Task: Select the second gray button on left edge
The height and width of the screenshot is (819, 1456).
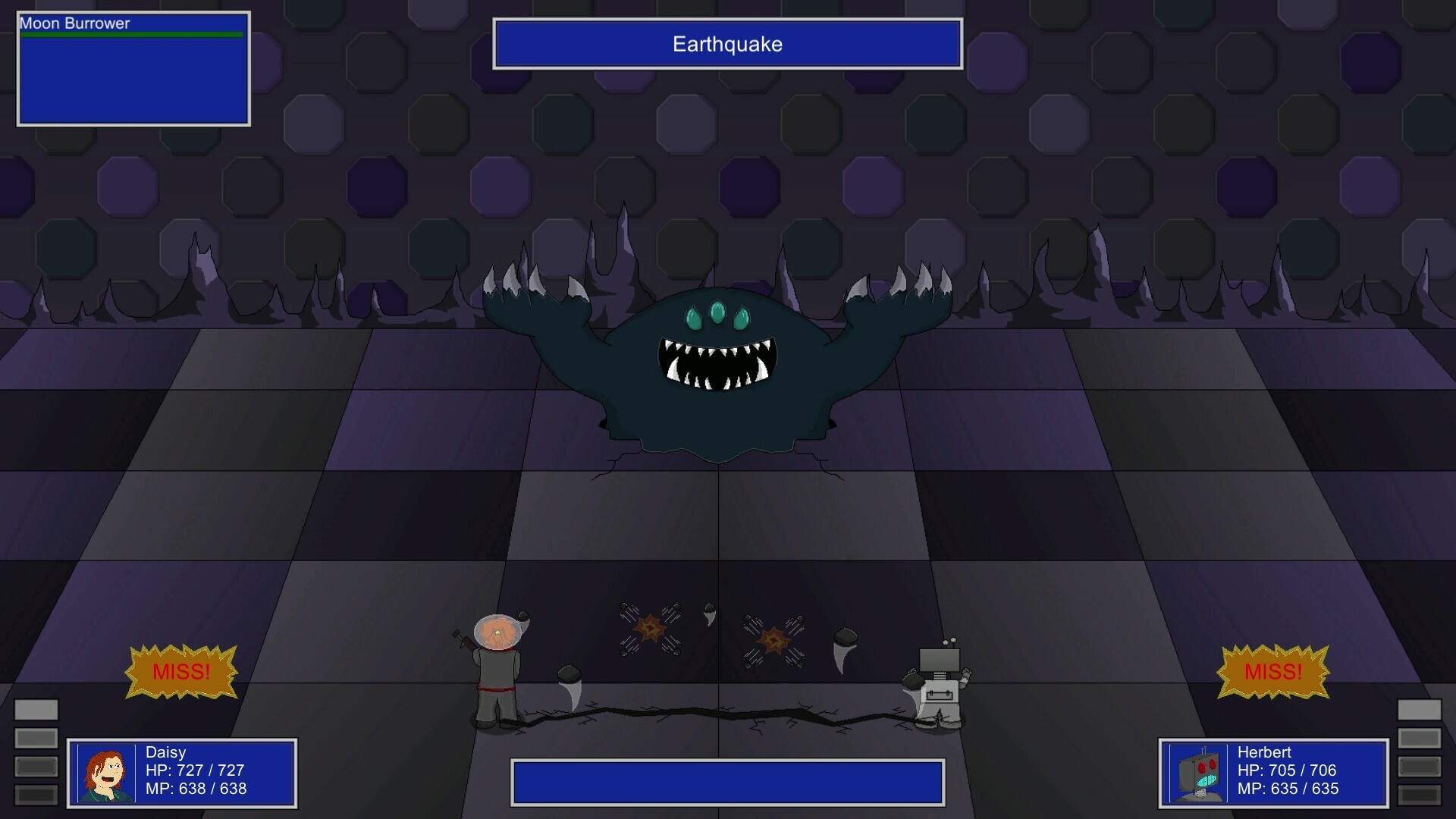Action: pos(36,738)
